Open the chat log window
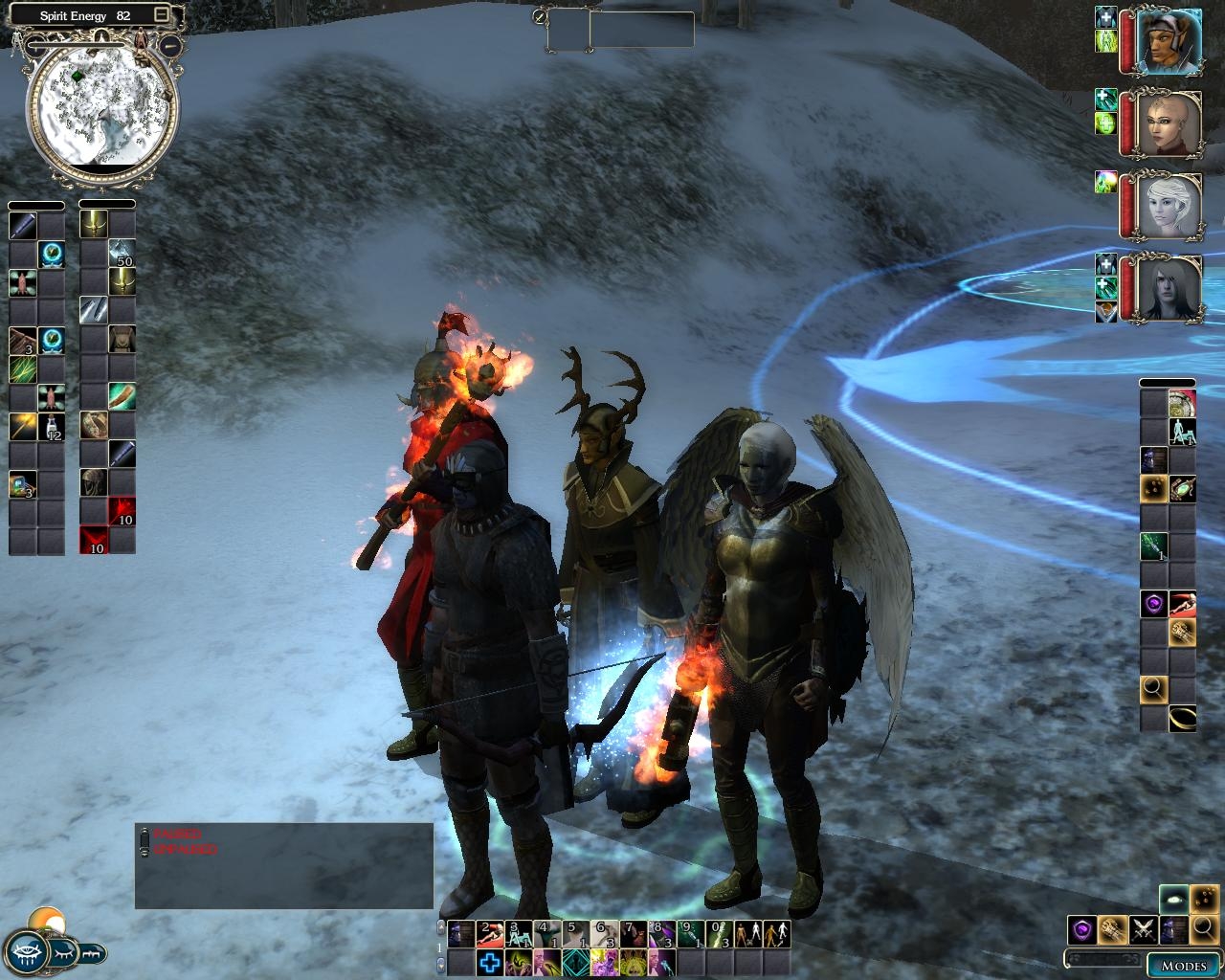The height and width of the screenshot is (980, 1225). [283, 866]
